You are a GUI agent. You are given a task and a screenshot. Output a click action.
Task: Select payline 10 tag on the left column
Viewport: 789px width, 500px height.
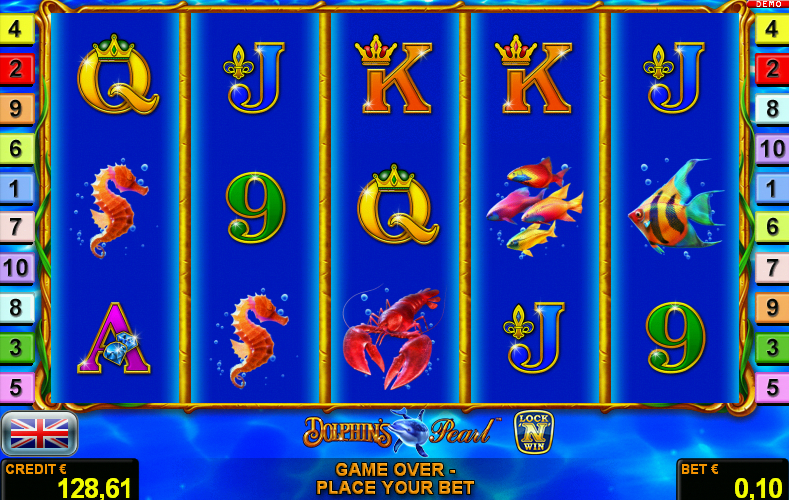click(17, 267)
